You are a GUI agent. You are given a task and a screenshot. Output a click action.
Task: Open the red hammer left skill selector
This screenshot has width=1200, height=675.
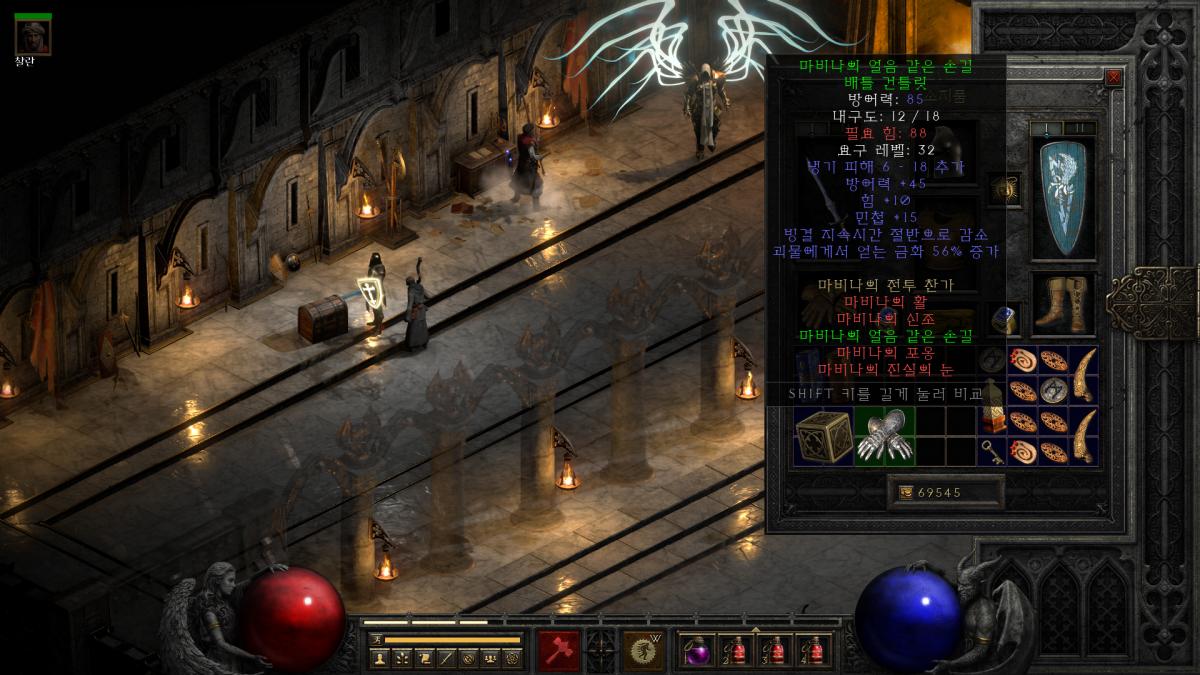559,651
